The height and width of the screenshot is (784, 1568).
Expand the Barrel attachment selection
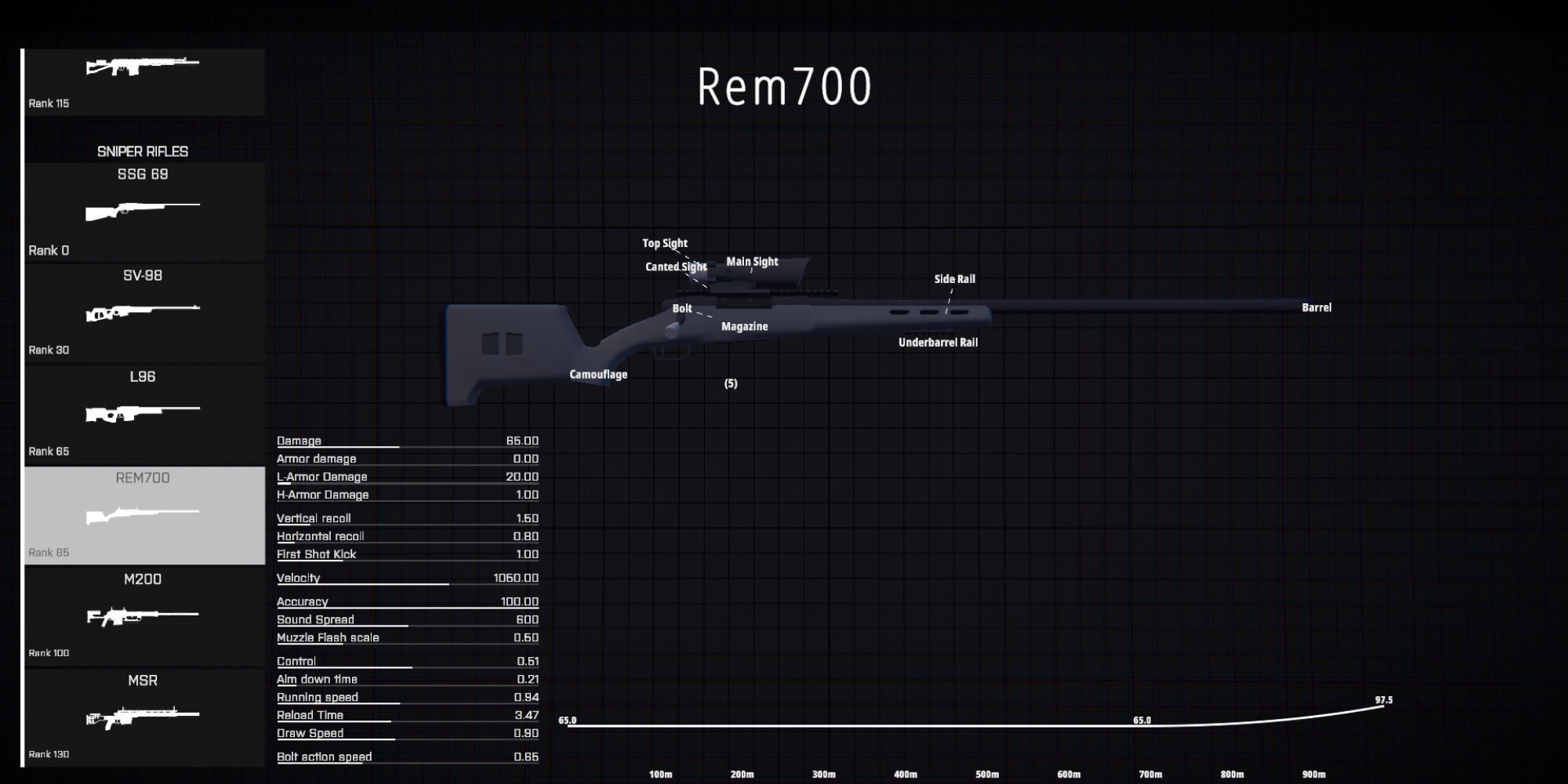pos(1316,307)
